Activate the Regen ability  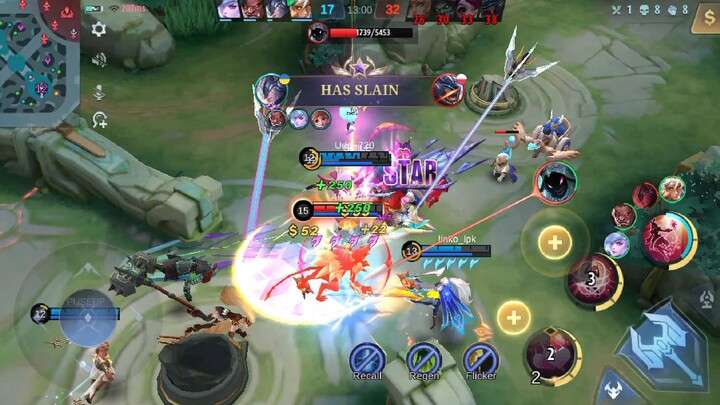[424, 359]
